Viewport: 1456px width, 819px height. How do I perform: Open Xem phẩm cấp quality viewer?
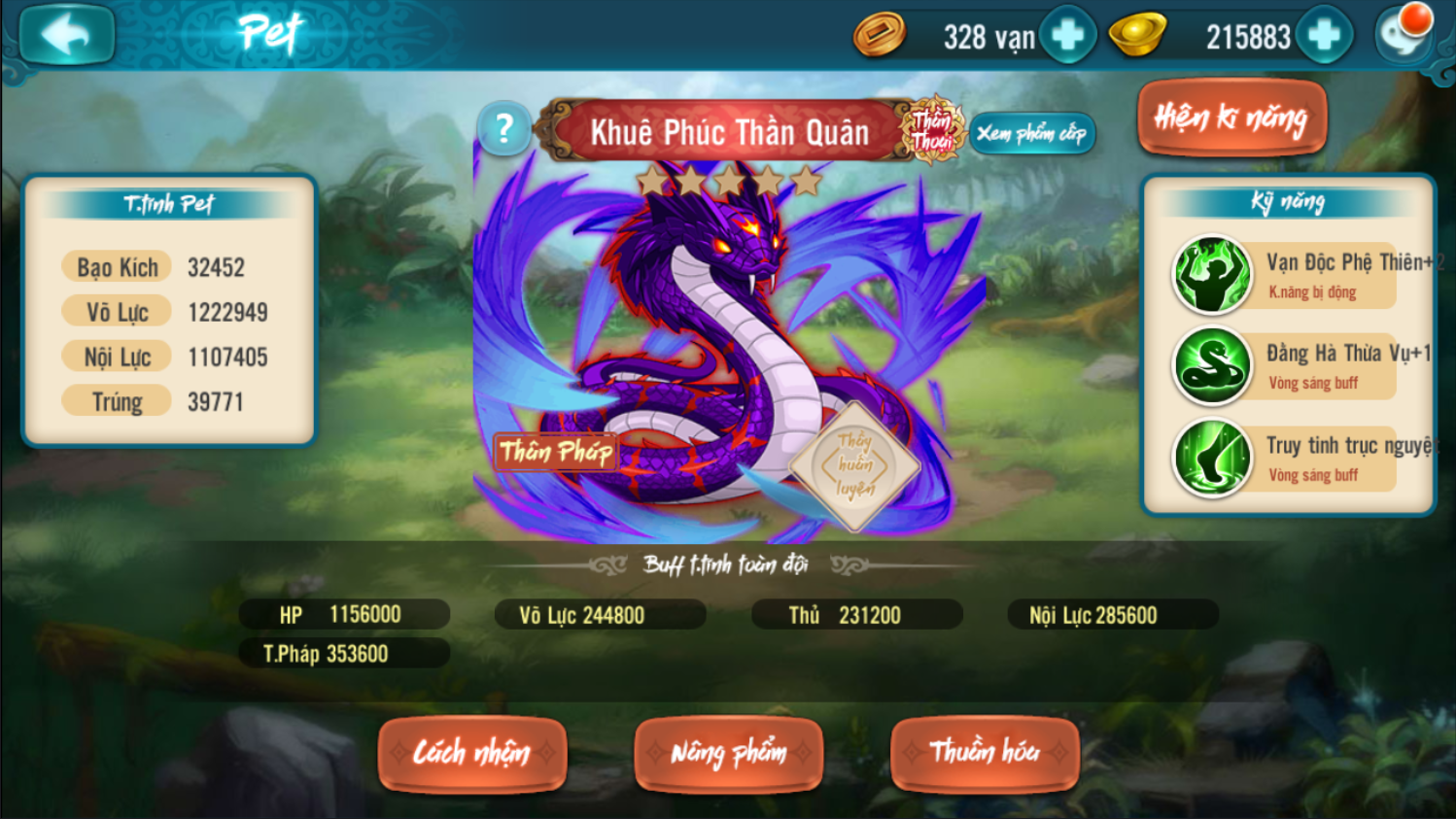coord(1033,134)
